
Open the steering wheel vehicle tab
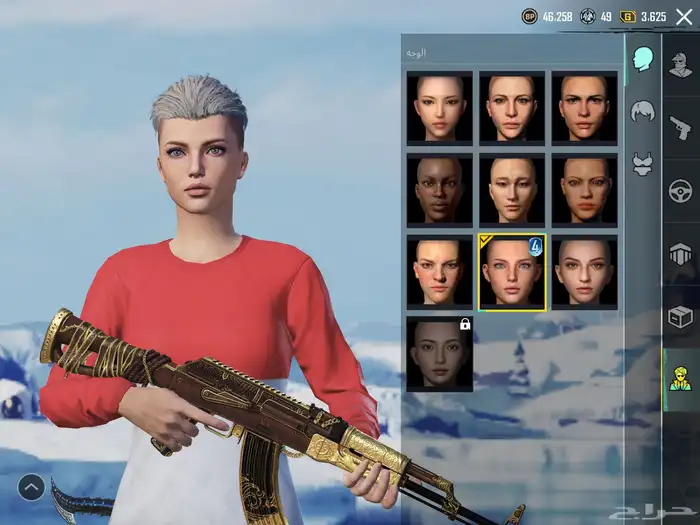[x=681, y=191]
